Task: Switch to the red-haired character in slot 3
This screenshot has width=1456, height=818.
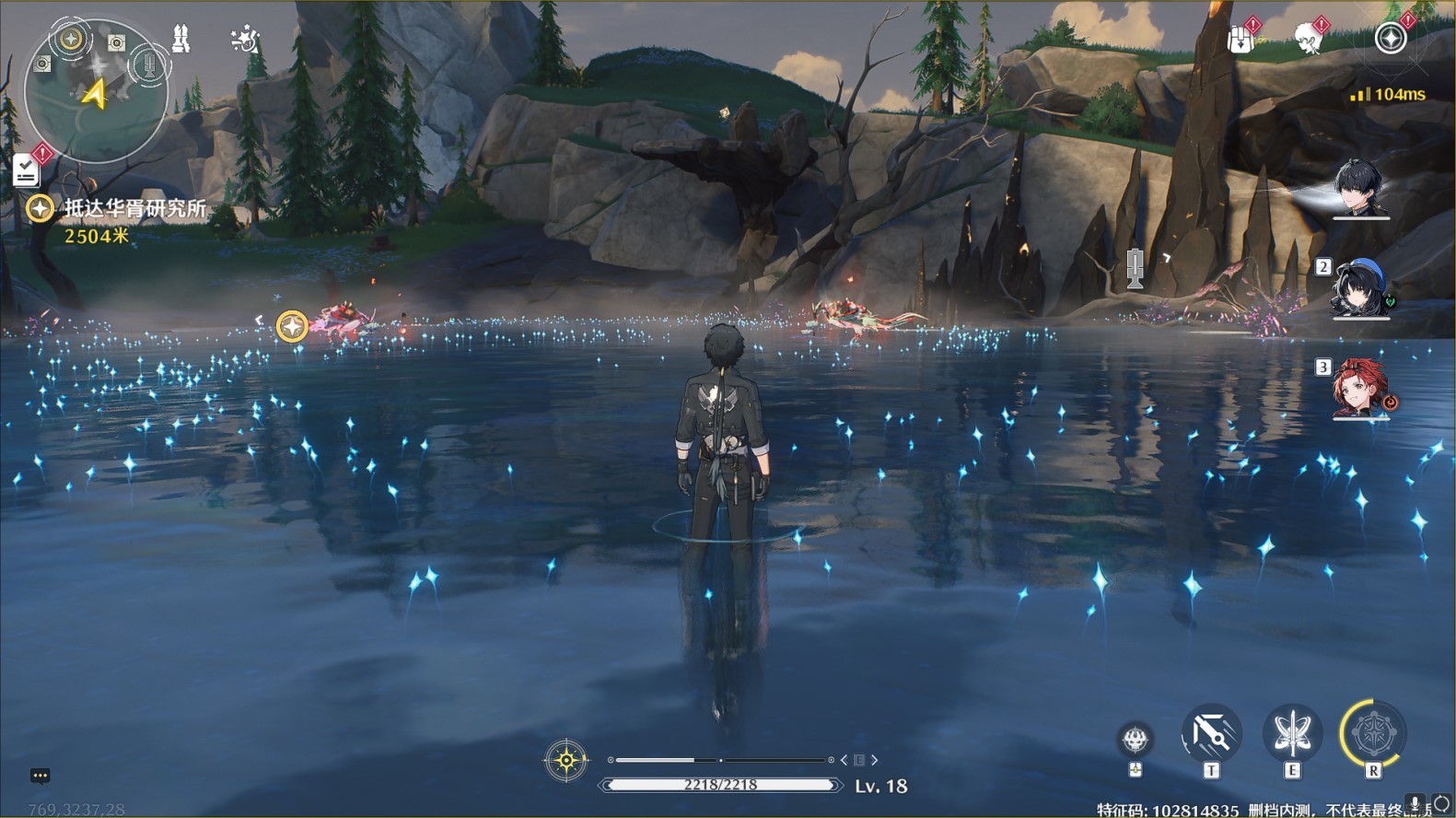Action: pyautogui.click(x=1360, y=389)
